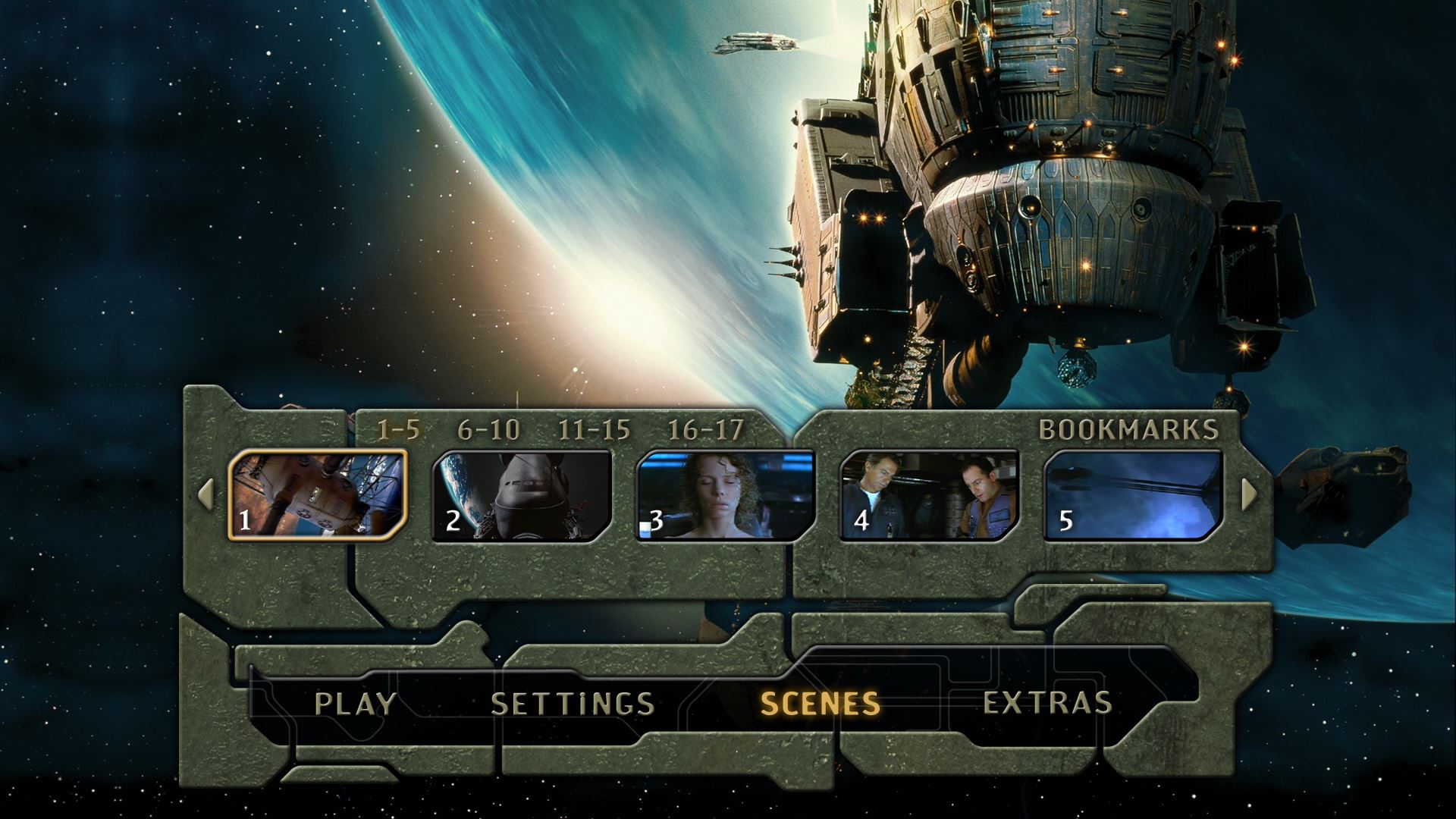Viewport: 1456px width, 819px height.
Task: Click the left arrow beside scene thumbnails
Action: pos(206,494)
